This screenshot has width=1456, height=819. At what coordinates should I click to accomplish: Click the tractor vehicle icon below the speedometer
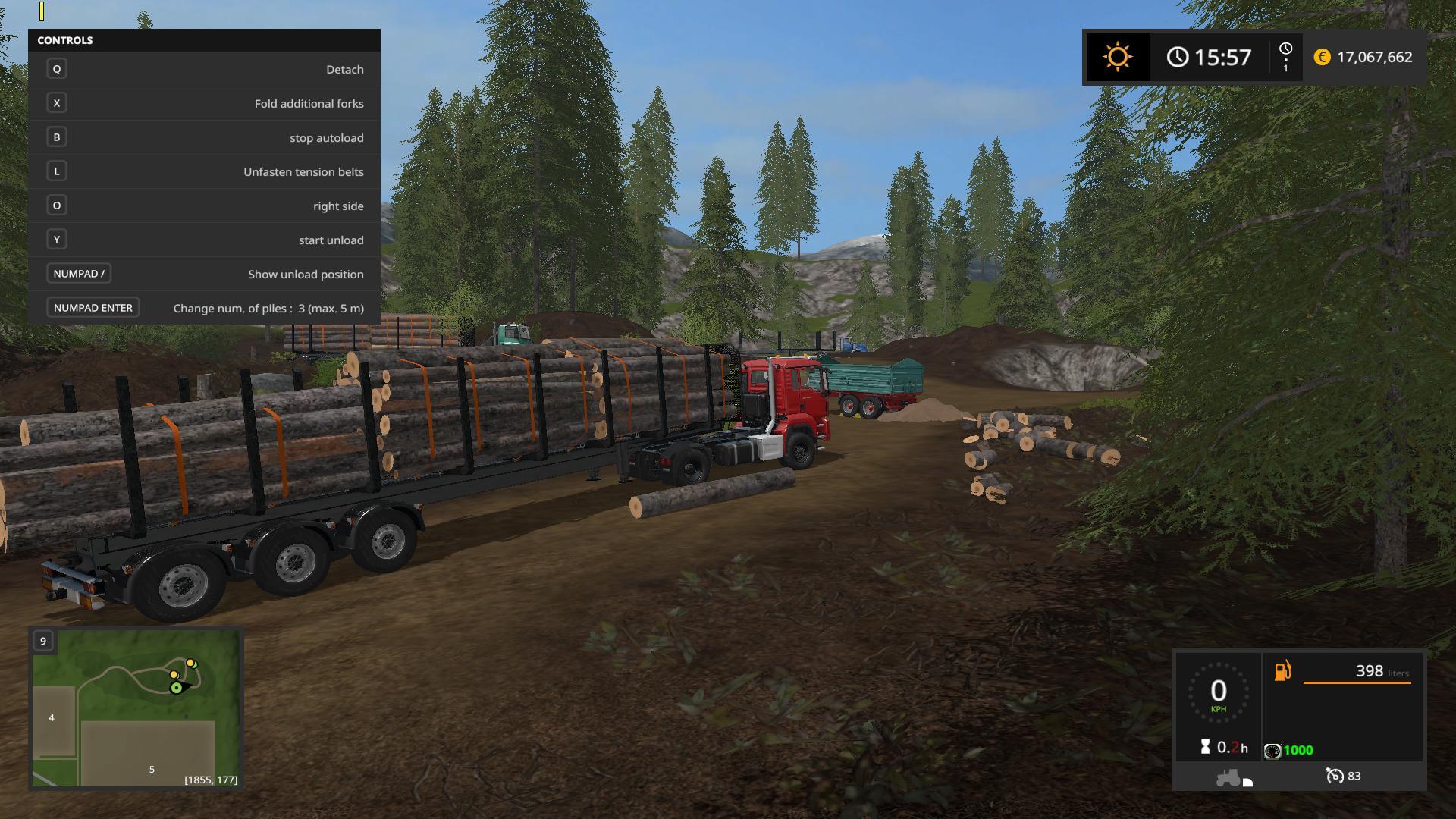1228,777
